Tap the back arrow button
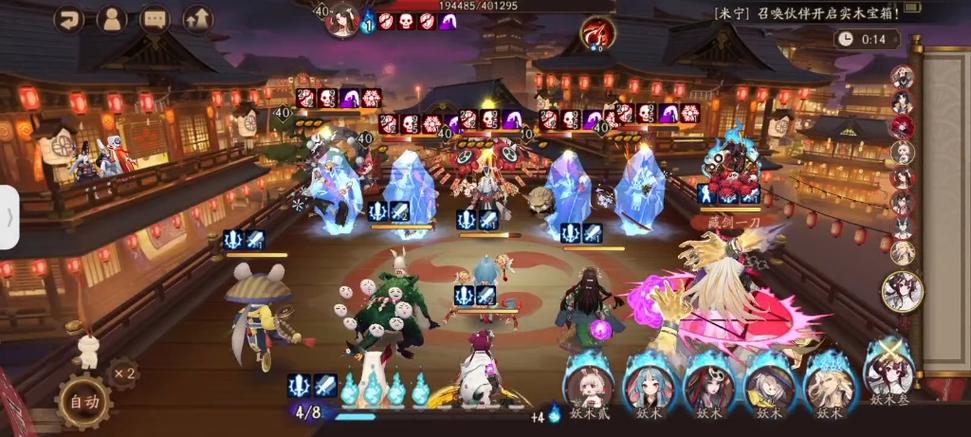Viewport: 971px width, 437px height. (69, 18)
